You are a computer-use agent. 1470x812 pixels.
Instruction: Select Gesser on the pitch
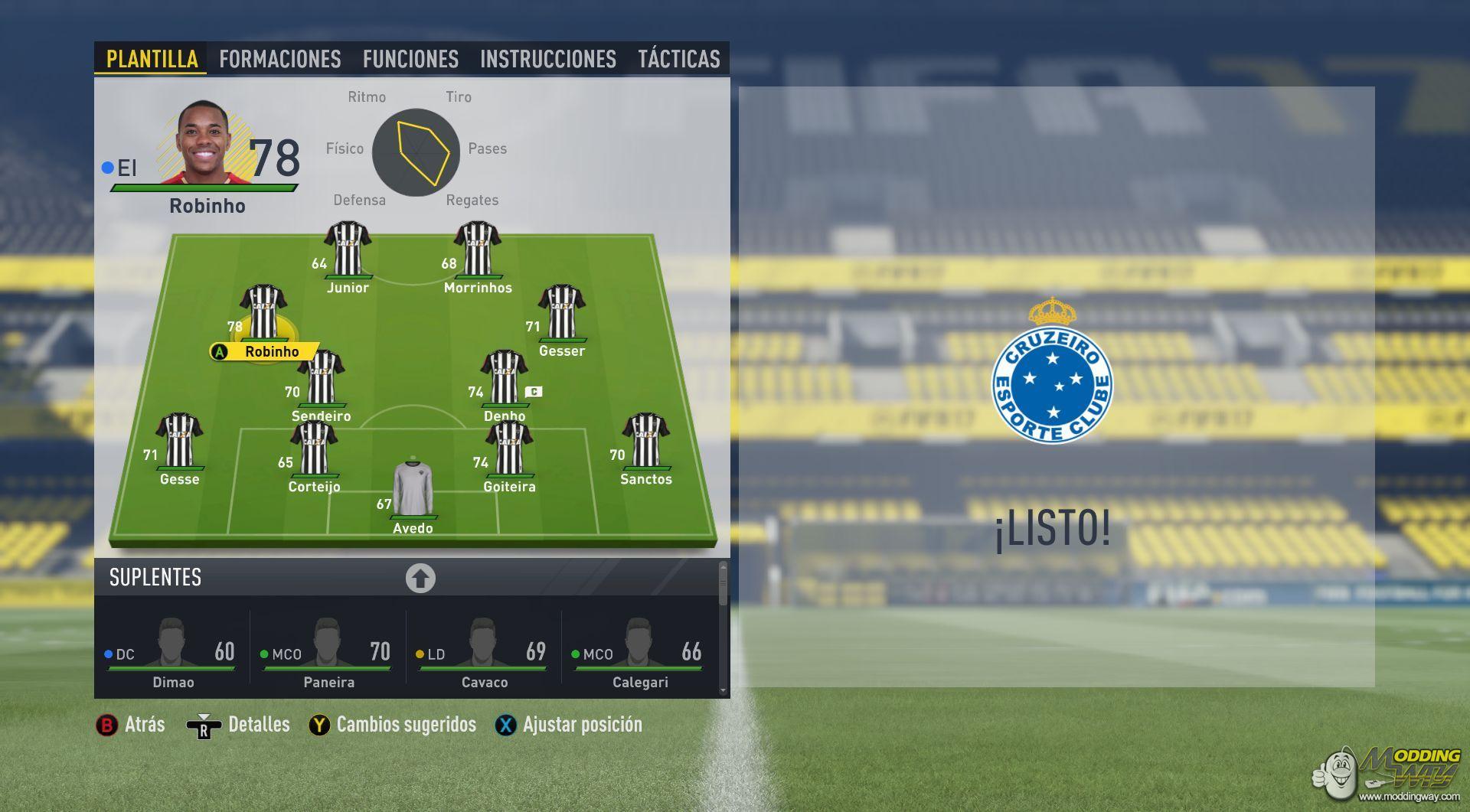tap(562, 314)
